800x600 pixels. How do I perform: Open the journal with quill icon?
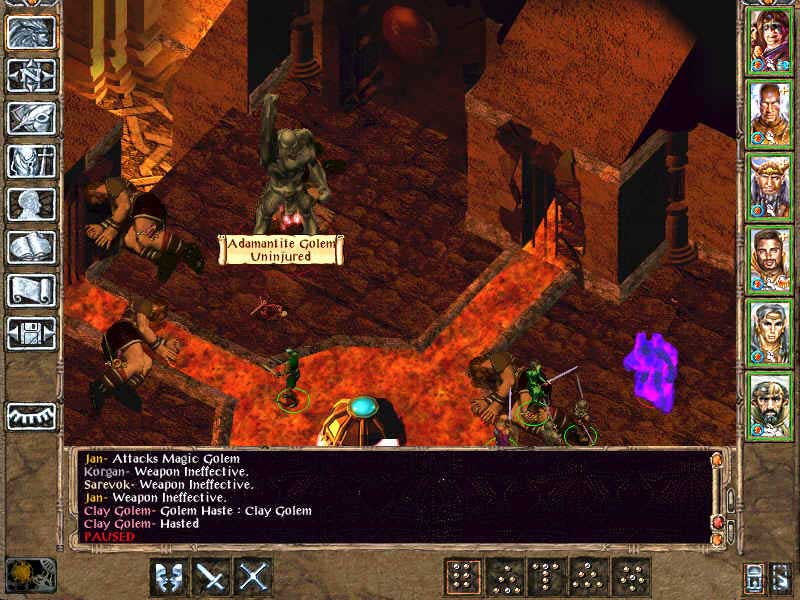31,118
